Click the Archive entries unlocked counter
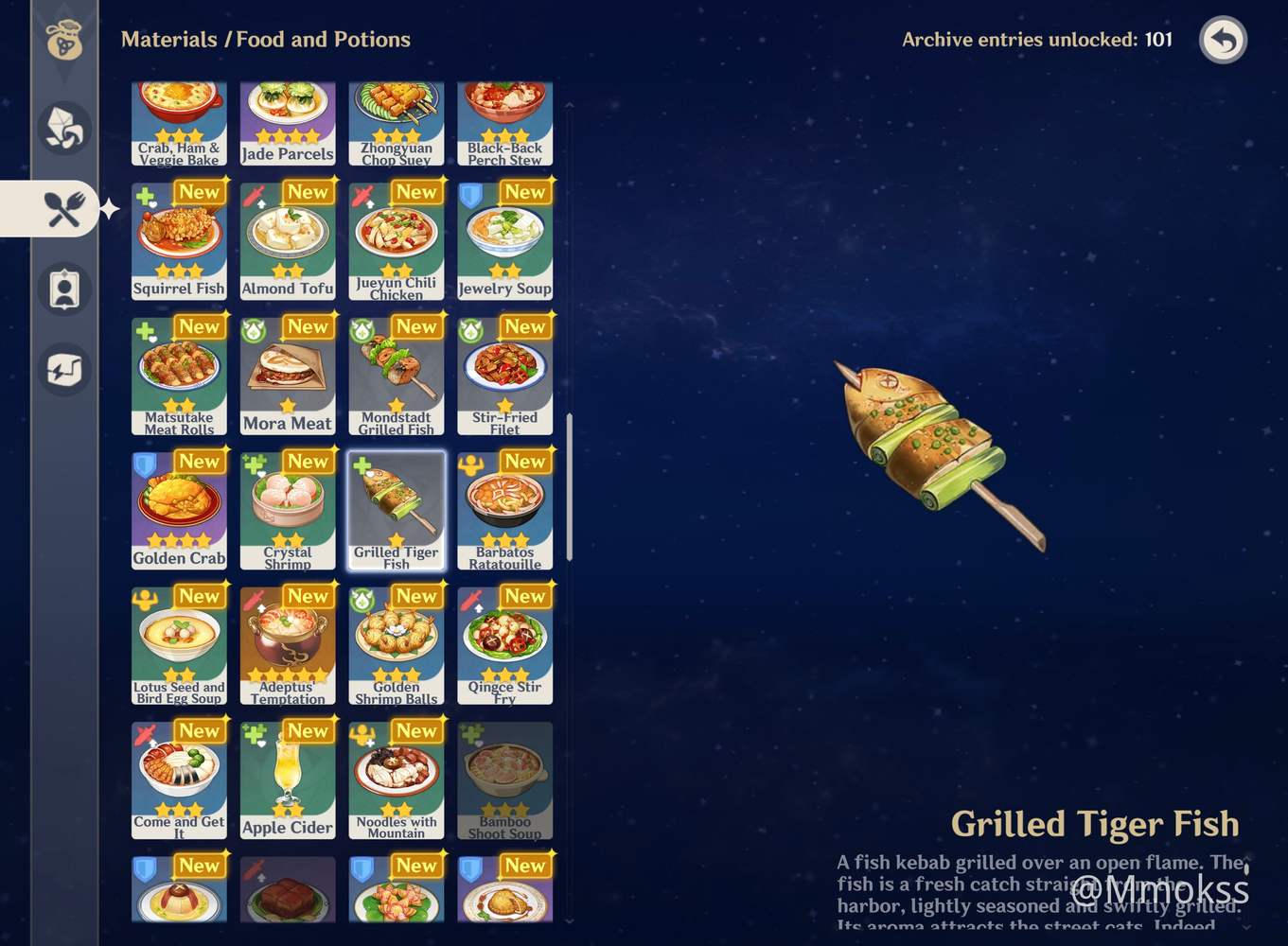1288x946 pixels. click(x=1036, y=40)
